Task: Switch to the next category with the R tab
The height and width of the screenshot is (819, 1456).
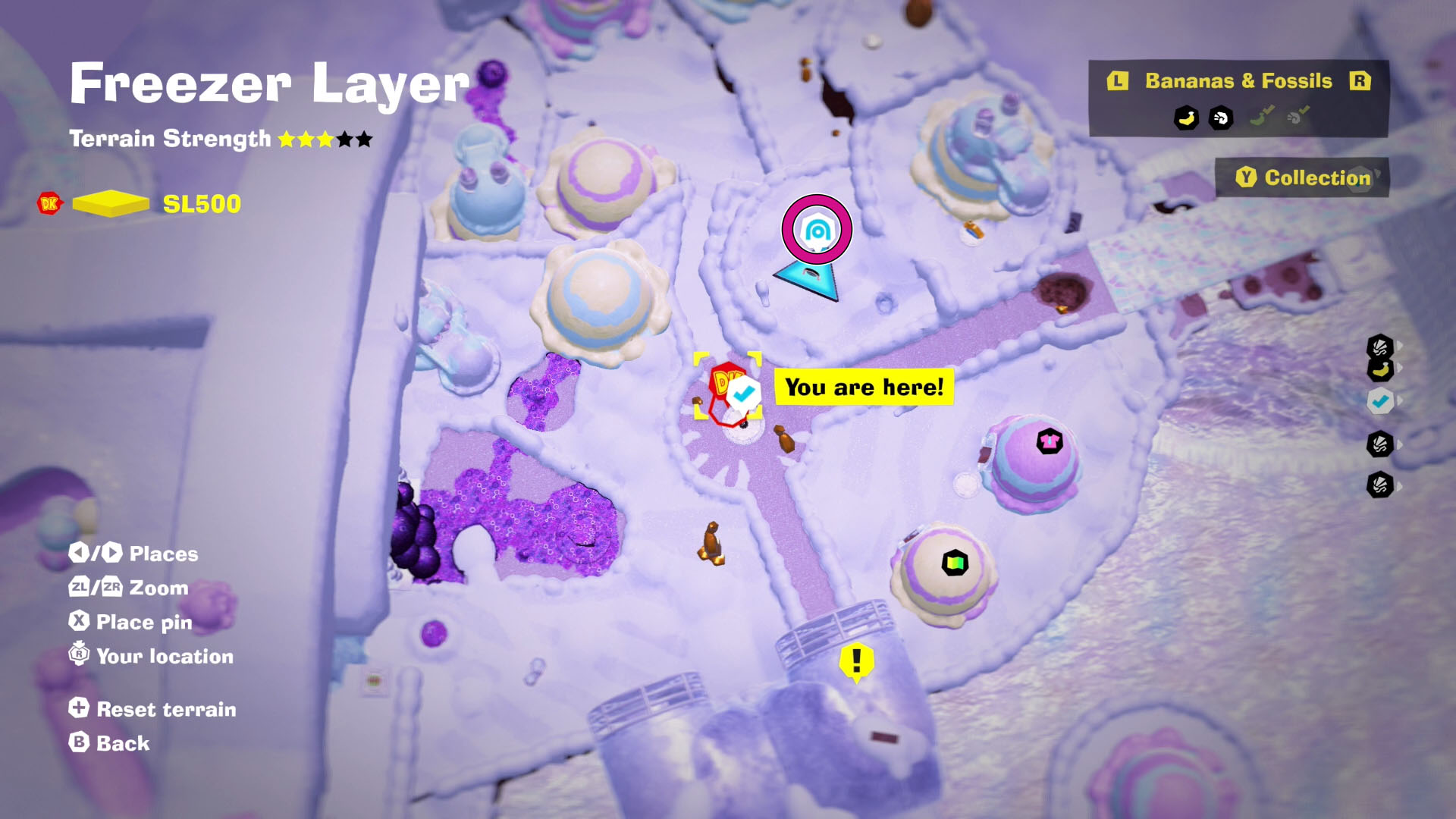Action: click(x=1361, y=81)
